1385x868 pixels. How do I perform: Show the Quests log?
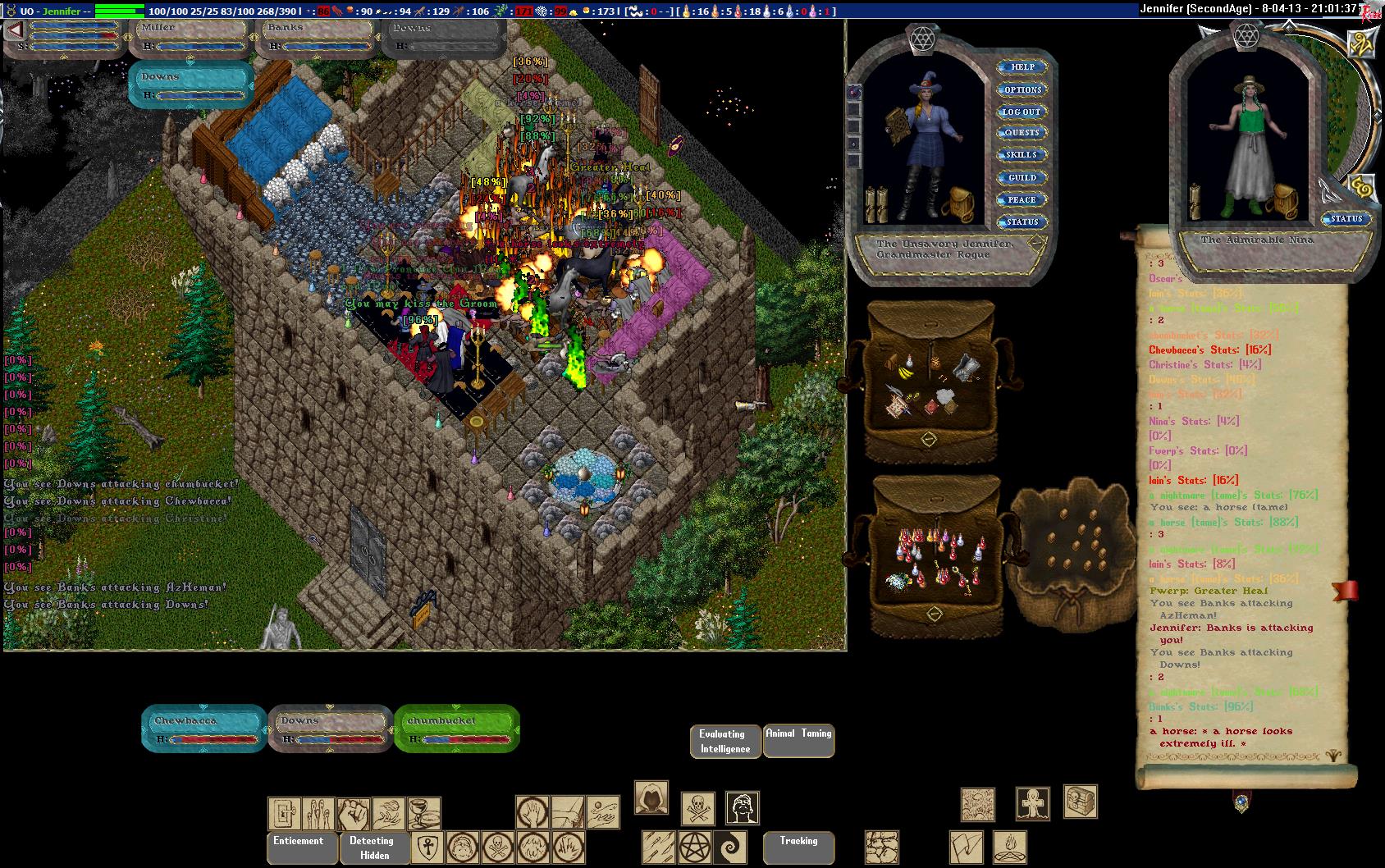(1022, 133)
